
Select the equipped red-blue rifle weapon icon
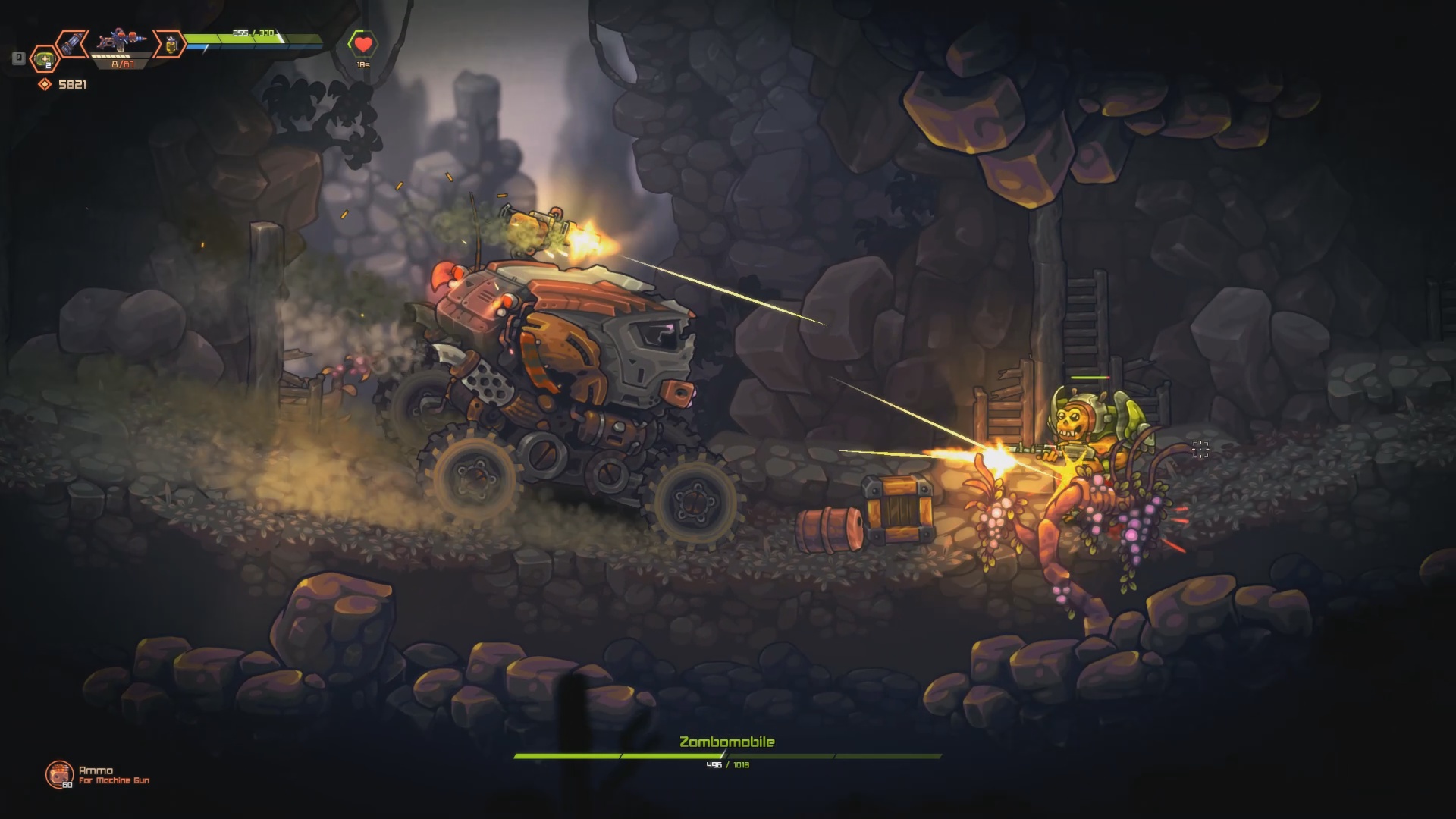point(121,40)
